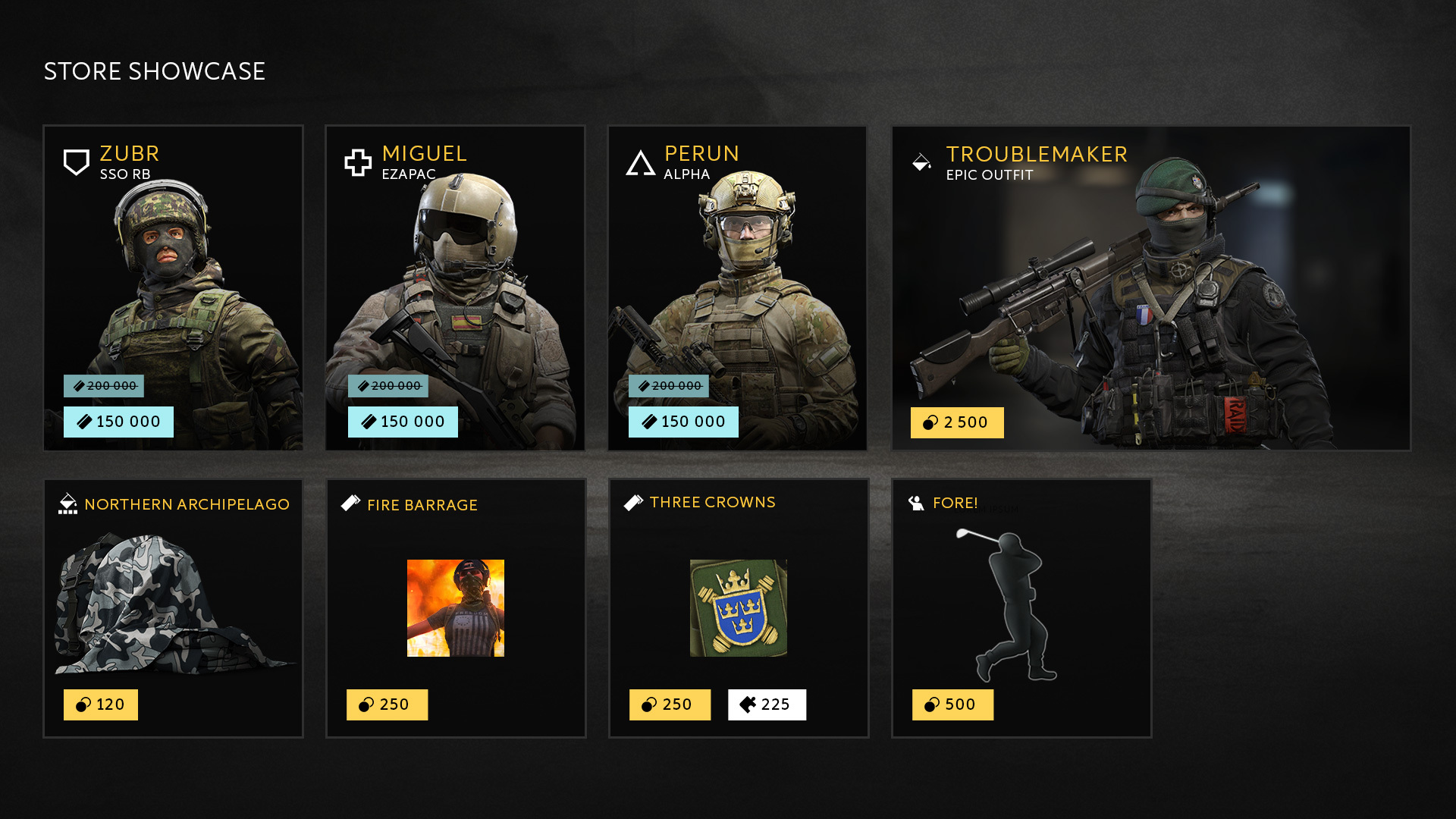This screenshot has width=1456, height=819.
Task: Buy Three Crowns using the 225 price
Action: coord(767,704)
